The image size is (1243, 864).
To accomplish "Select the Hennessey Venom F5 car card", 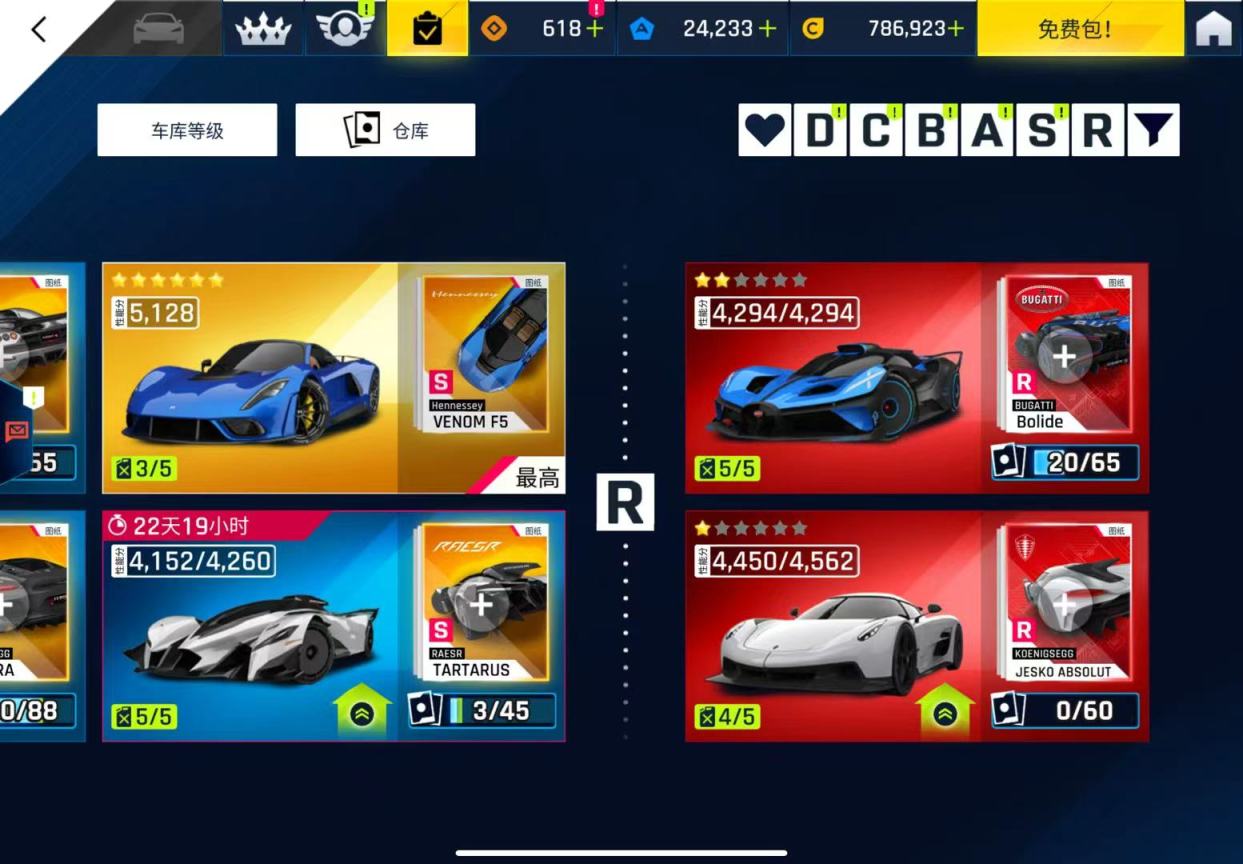I will point(250,378).
